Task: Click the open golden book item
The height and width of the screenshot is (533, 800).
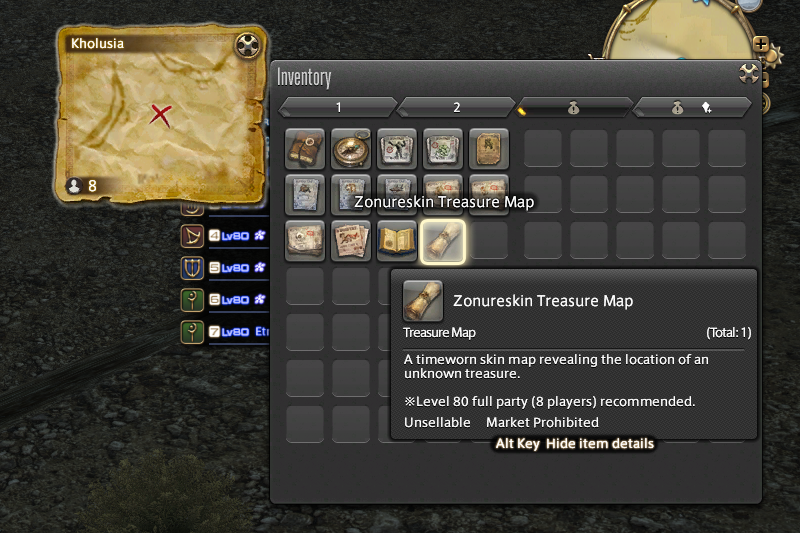Action: pos(396,241)
